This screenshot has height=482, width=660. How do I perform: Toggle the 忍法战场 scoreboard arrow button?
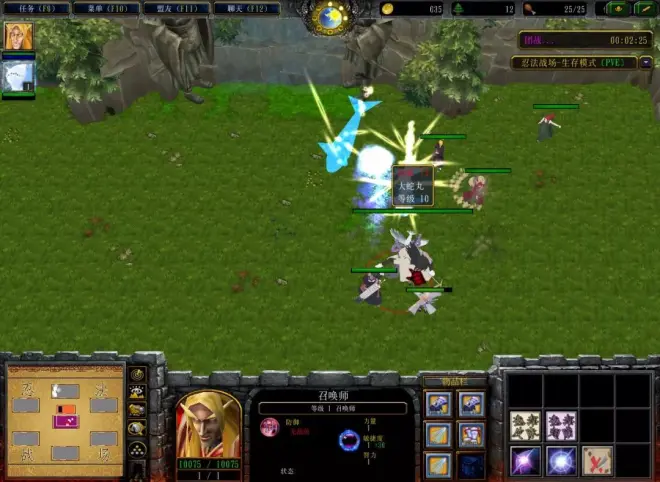coord(645,63)
